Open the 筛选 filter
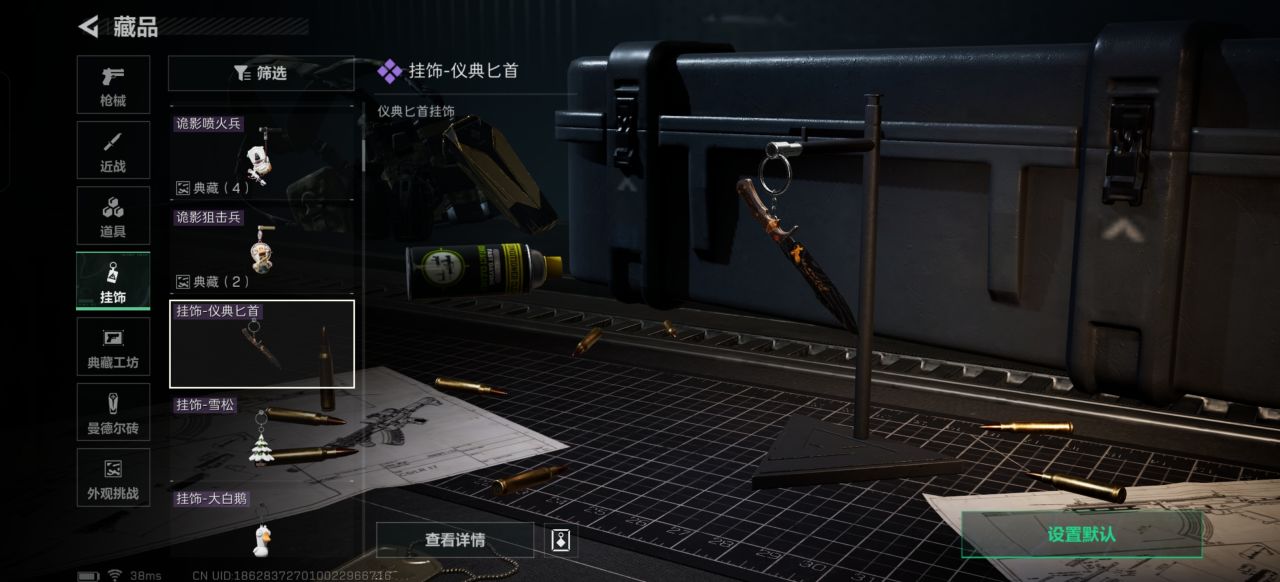Image resolution: width=1280 pixels, height=582 pixels. (261, 73)
